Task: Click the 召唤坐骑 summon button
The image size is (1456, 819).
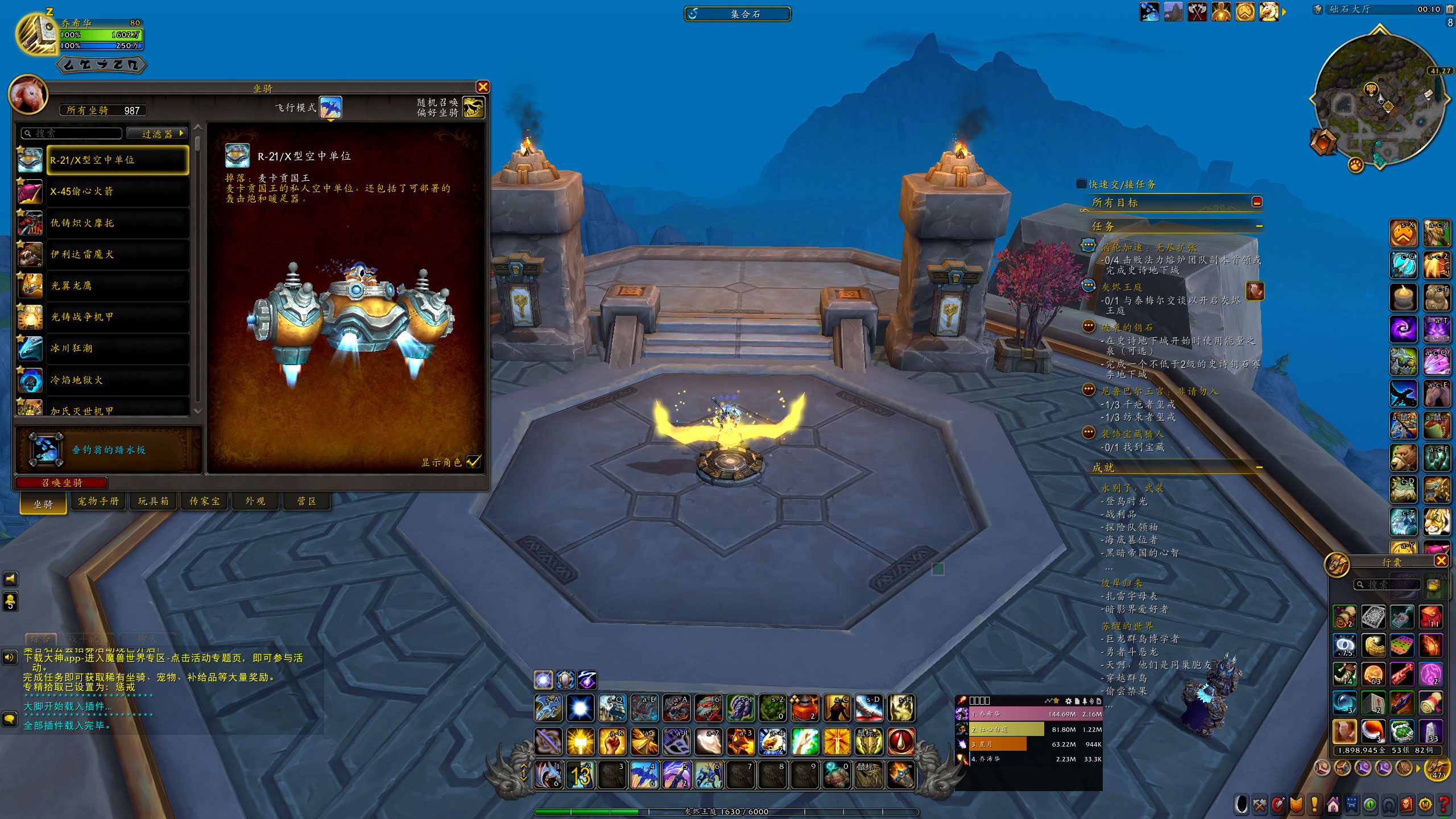Action: [62, 483]
